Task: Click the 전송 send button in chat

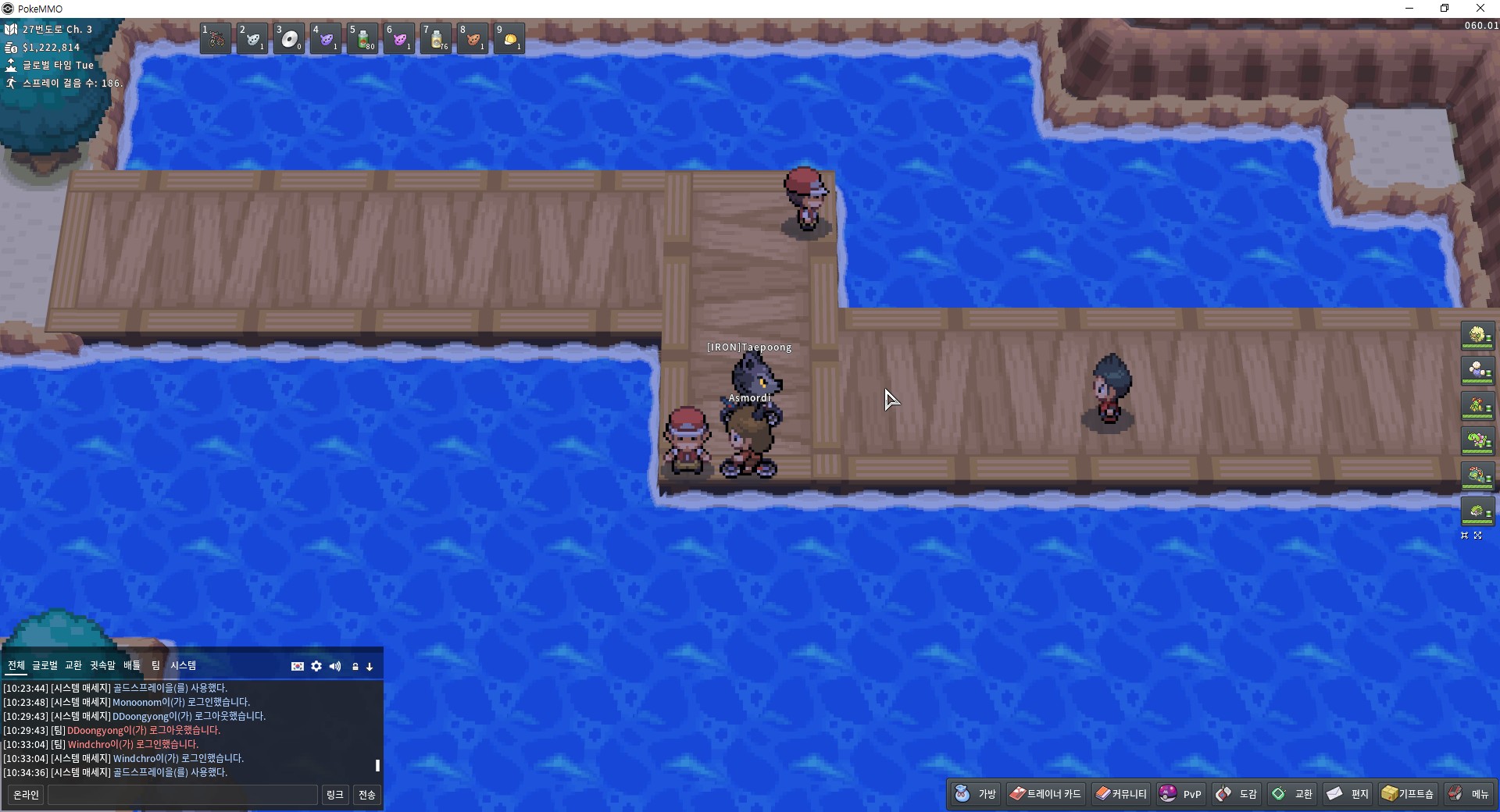Action: pyautogui.click(x=366, y=795)
